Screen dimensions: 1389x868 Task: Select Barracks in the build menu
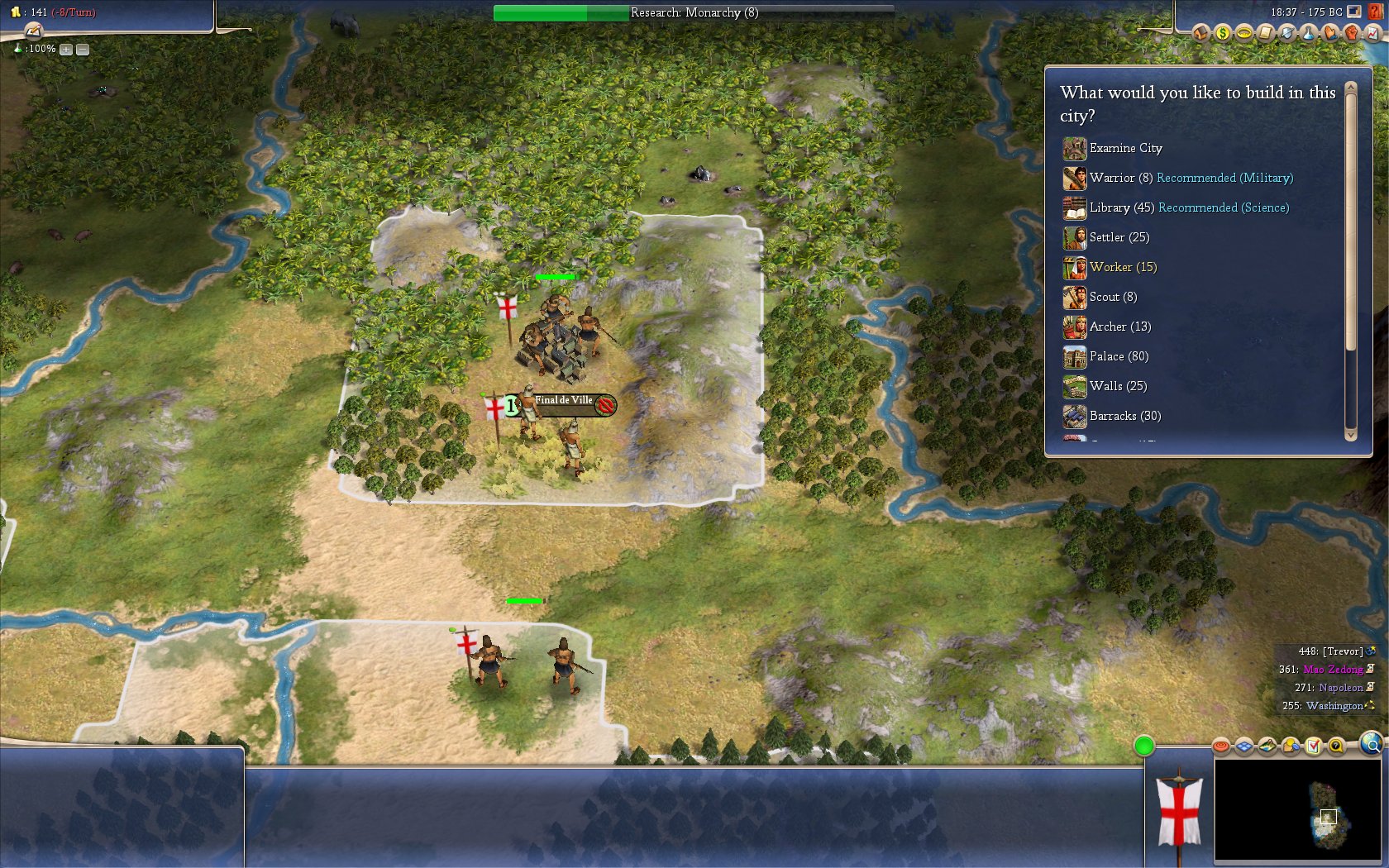point(1112,417)
